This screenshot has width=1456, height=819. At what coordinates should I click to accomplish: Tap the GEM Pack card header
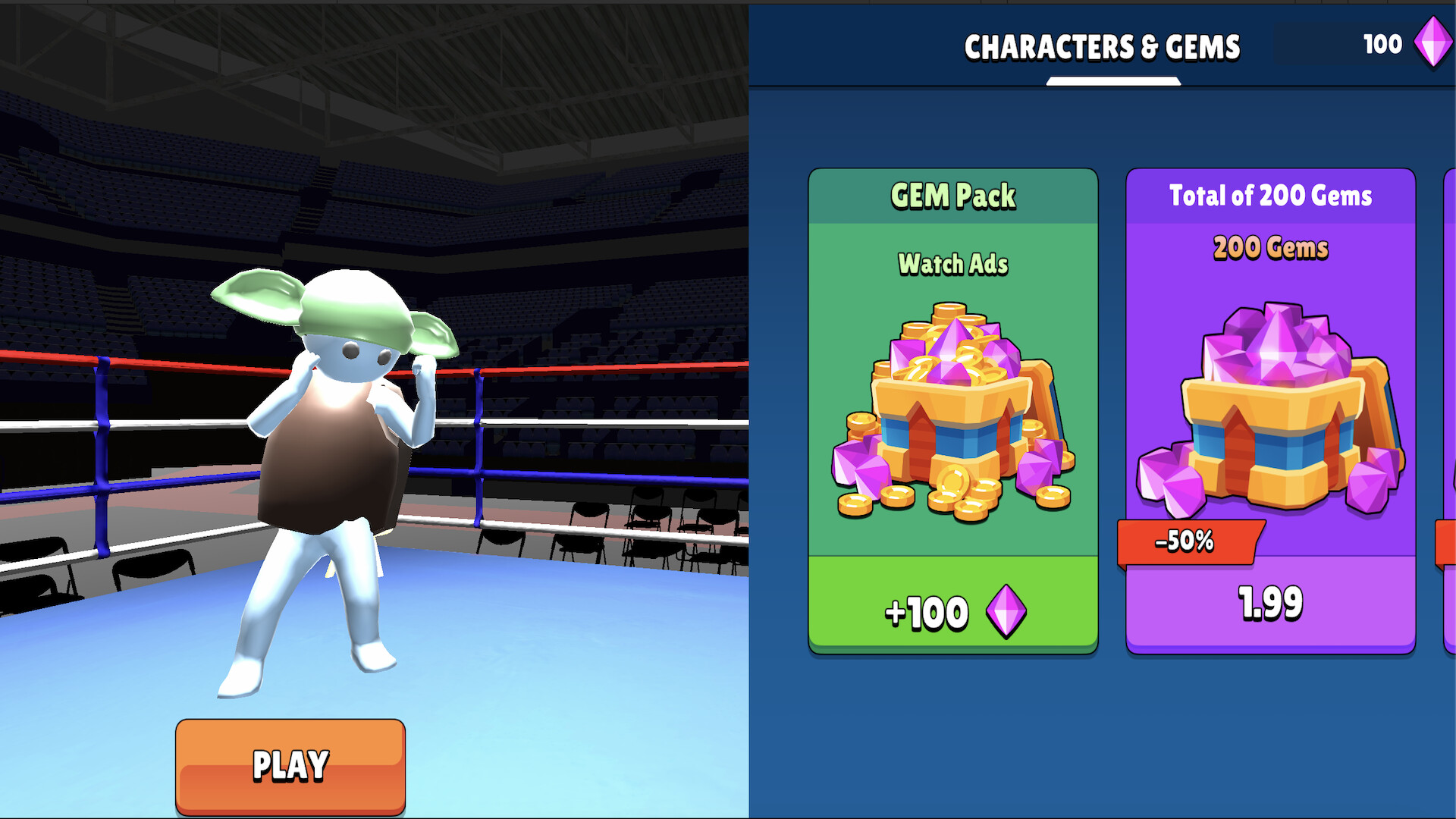(x=953, y=196)
